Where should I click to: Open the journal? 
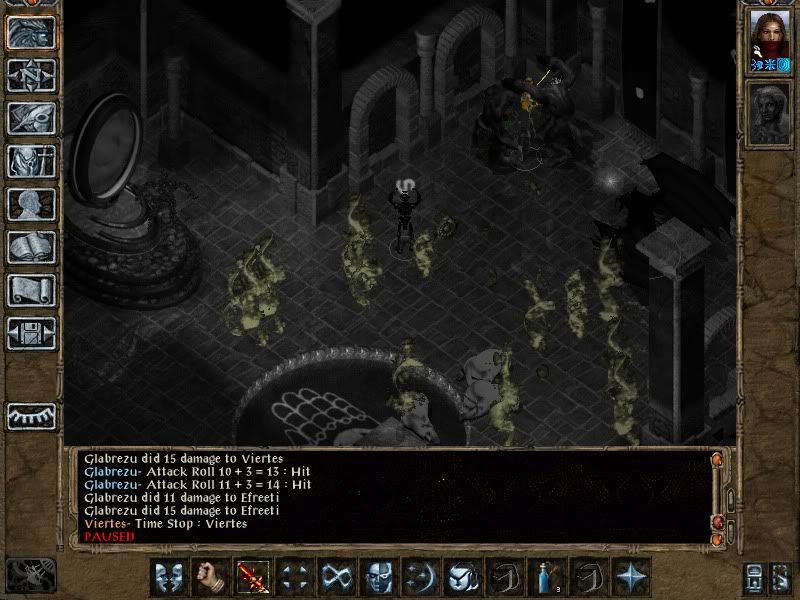31,118
